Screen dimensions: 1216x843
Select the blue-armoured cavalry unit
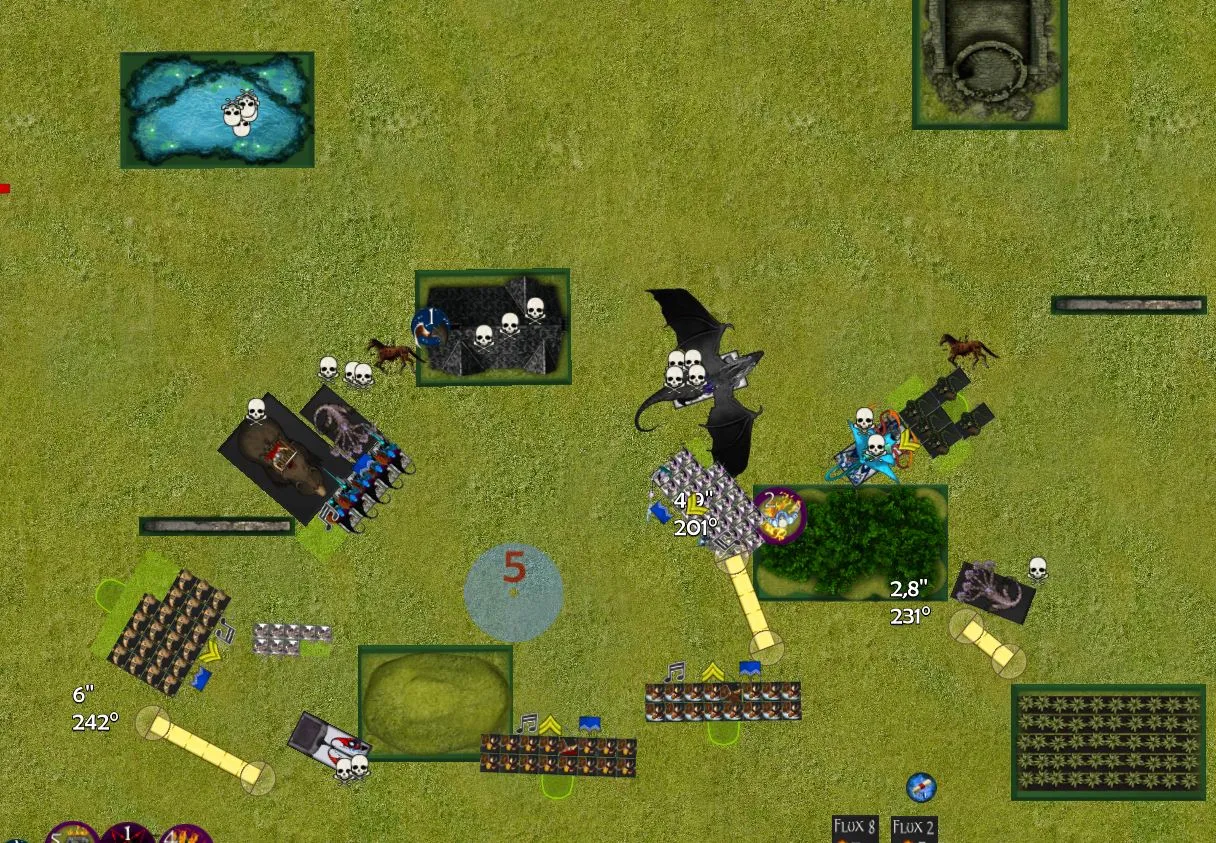point(370,480)
